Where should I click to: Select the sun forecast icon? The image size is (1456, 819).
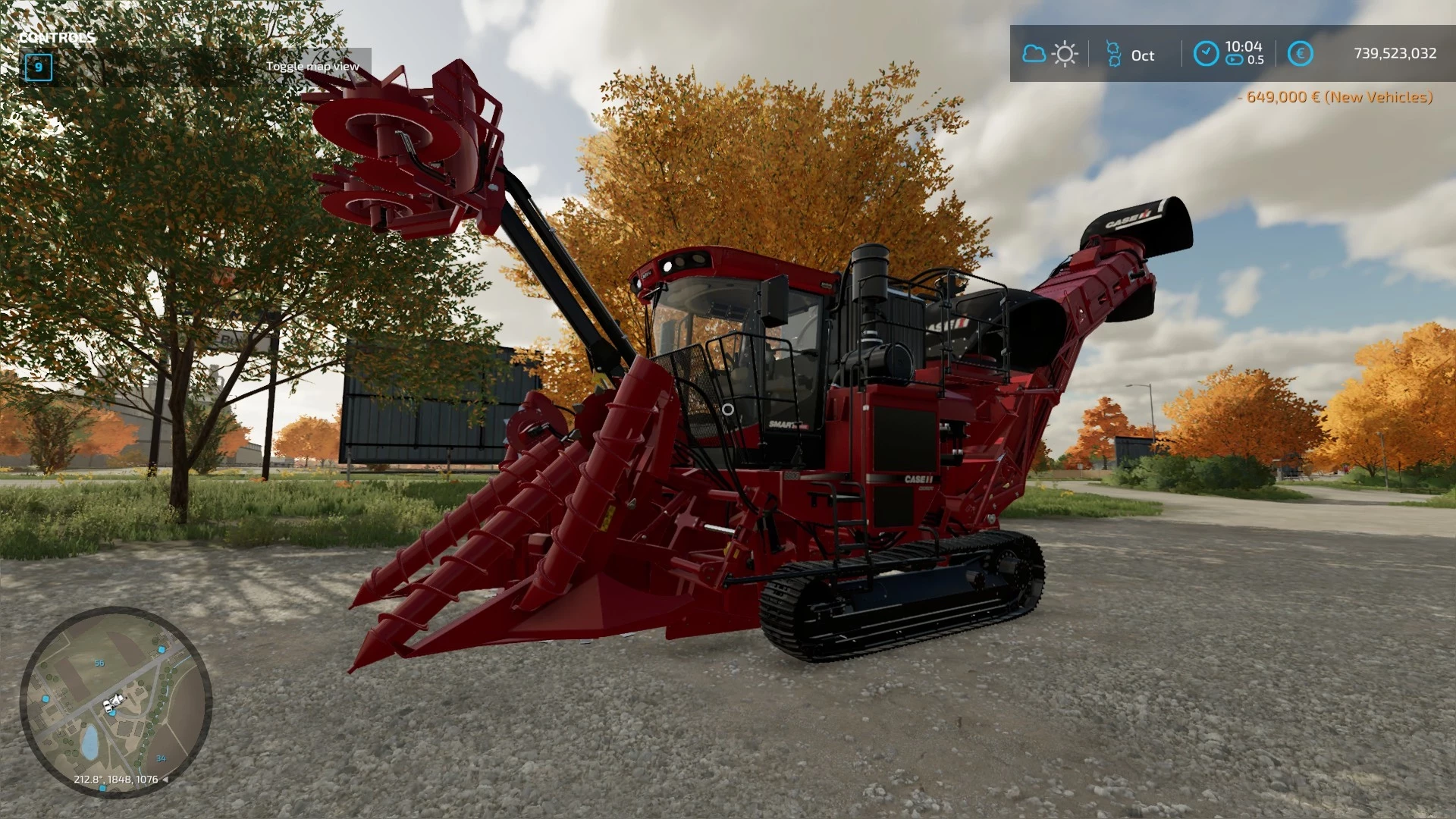[x=1065, y=54]
